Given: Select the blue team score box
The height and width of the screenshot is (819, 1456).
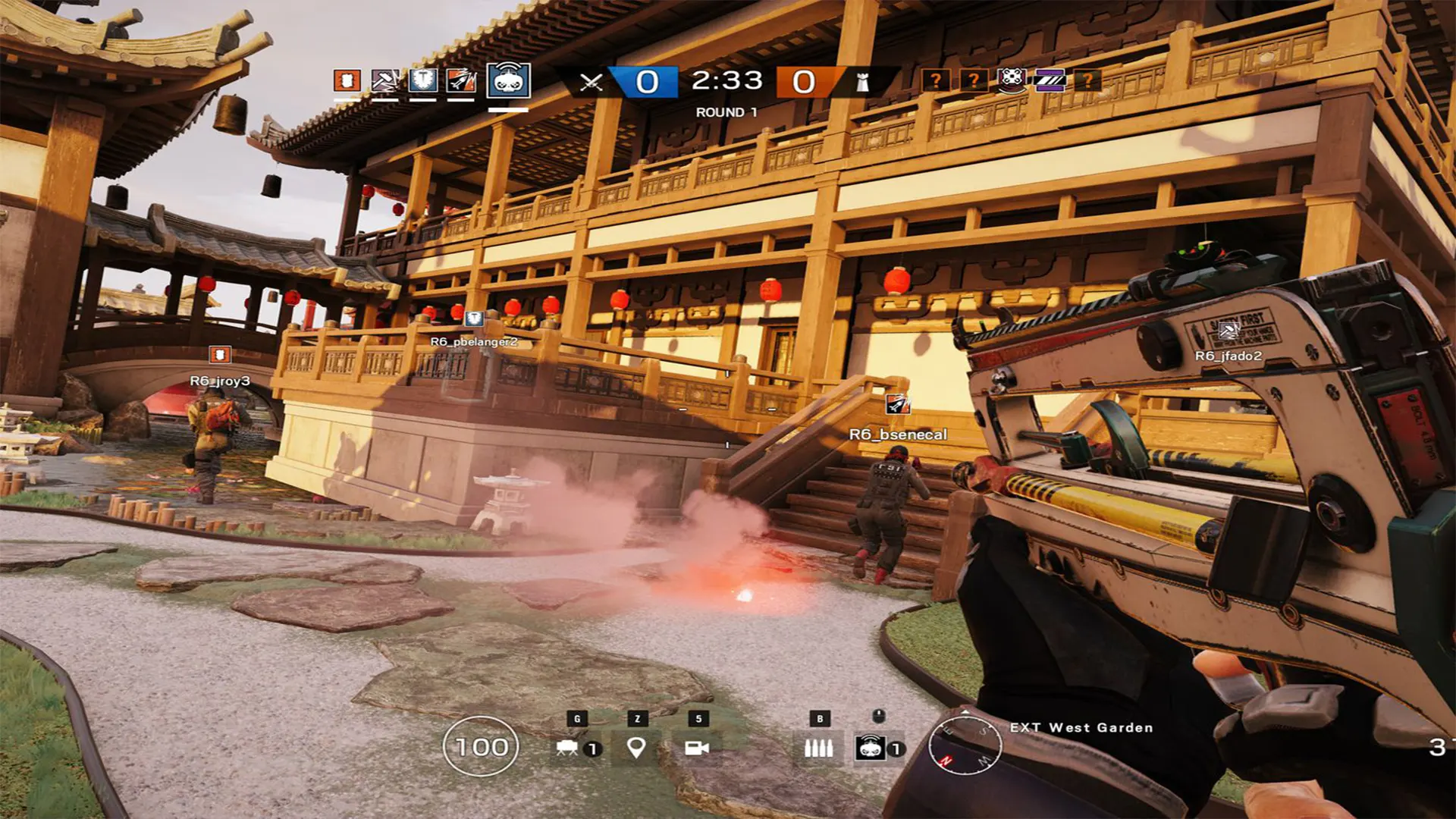Looking at the screenshot, I should pyautogui.click(x=646, y=81).
